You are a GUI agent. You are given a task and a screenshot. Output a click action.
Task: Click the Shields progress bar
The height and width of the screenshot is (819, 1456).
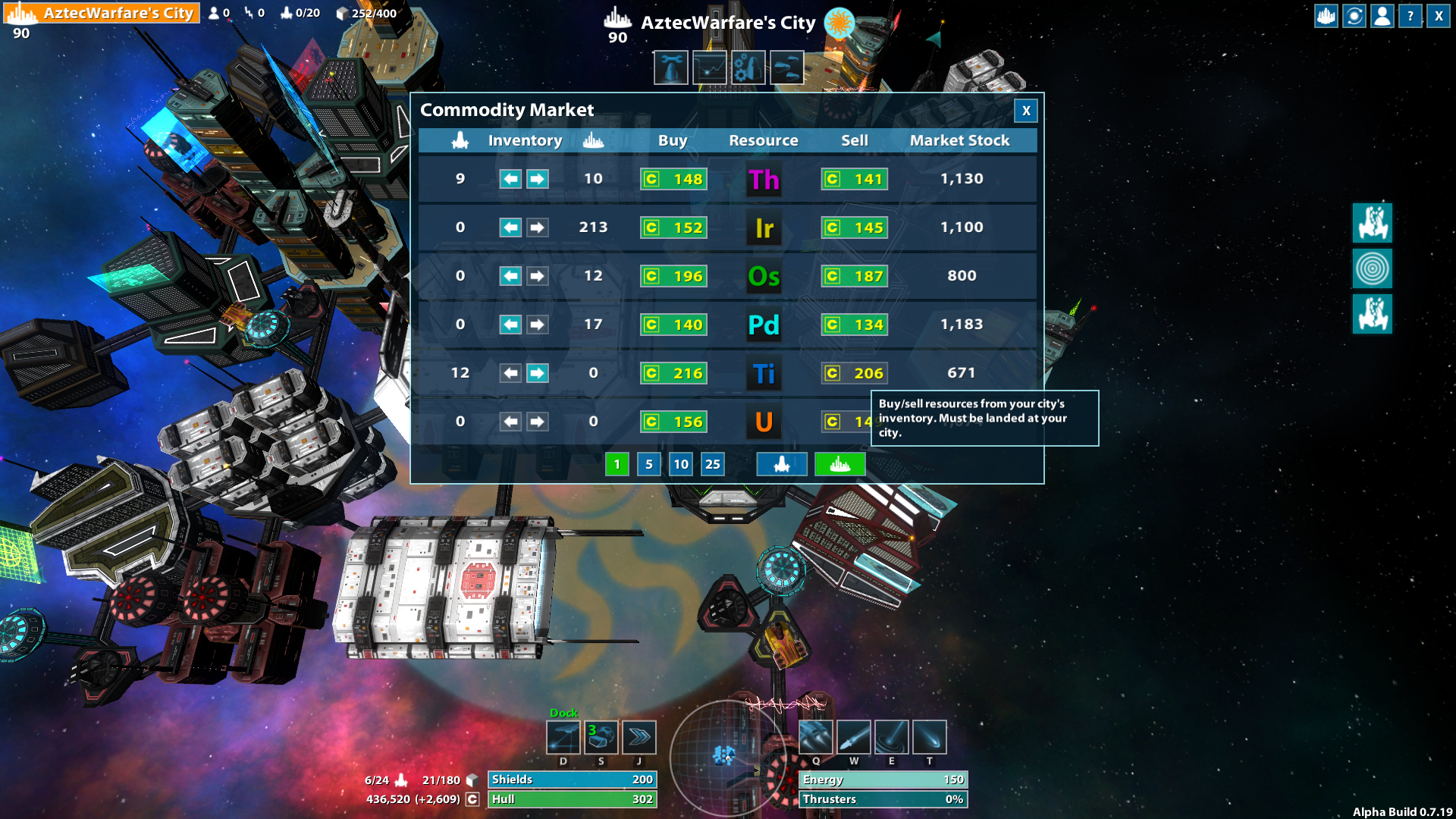(573, 779)
